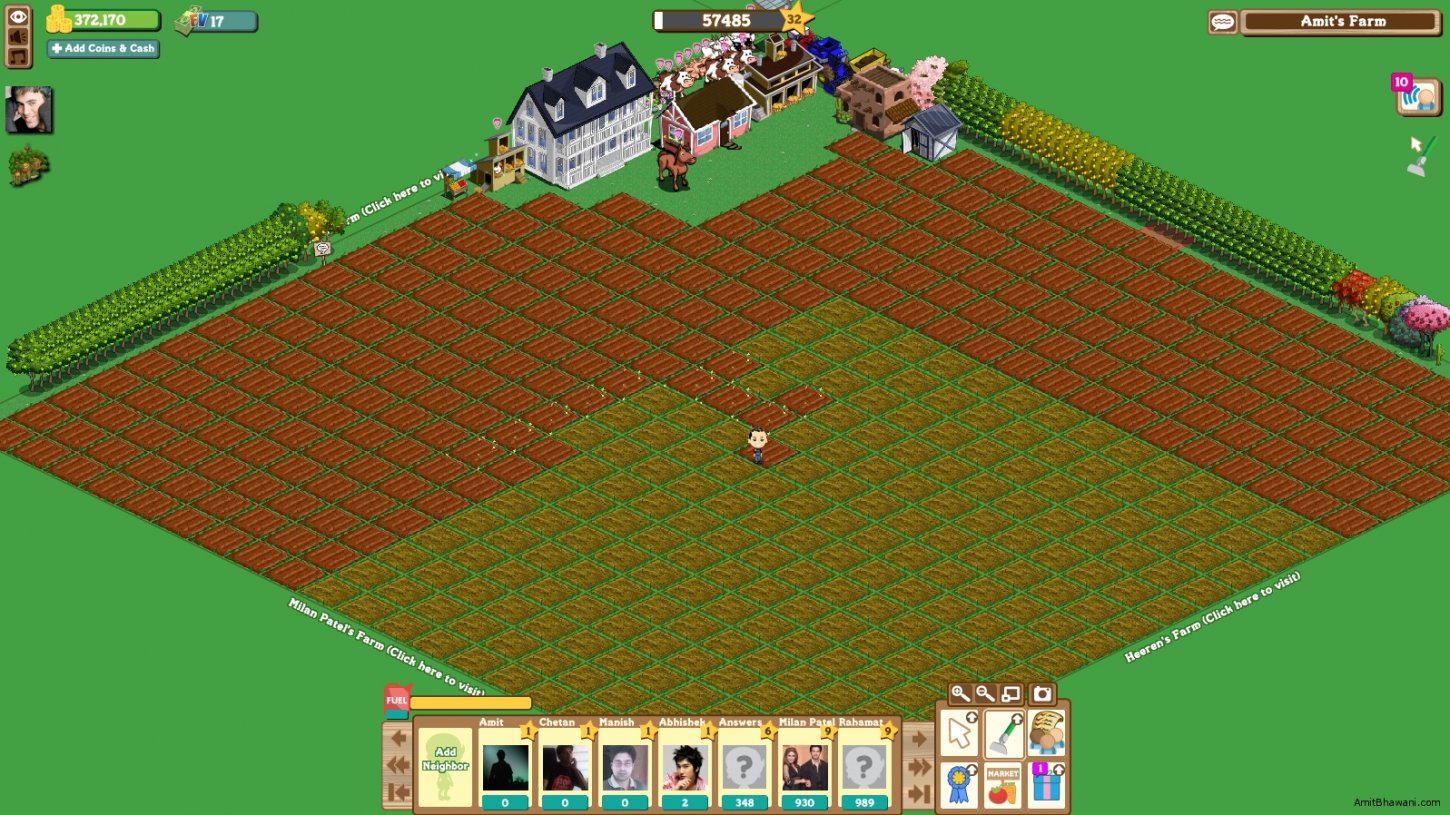Screen dimensions: 1450x815
Task: Open the neighbor requests icon with 10 badge
Action: tap(1419, 97)
